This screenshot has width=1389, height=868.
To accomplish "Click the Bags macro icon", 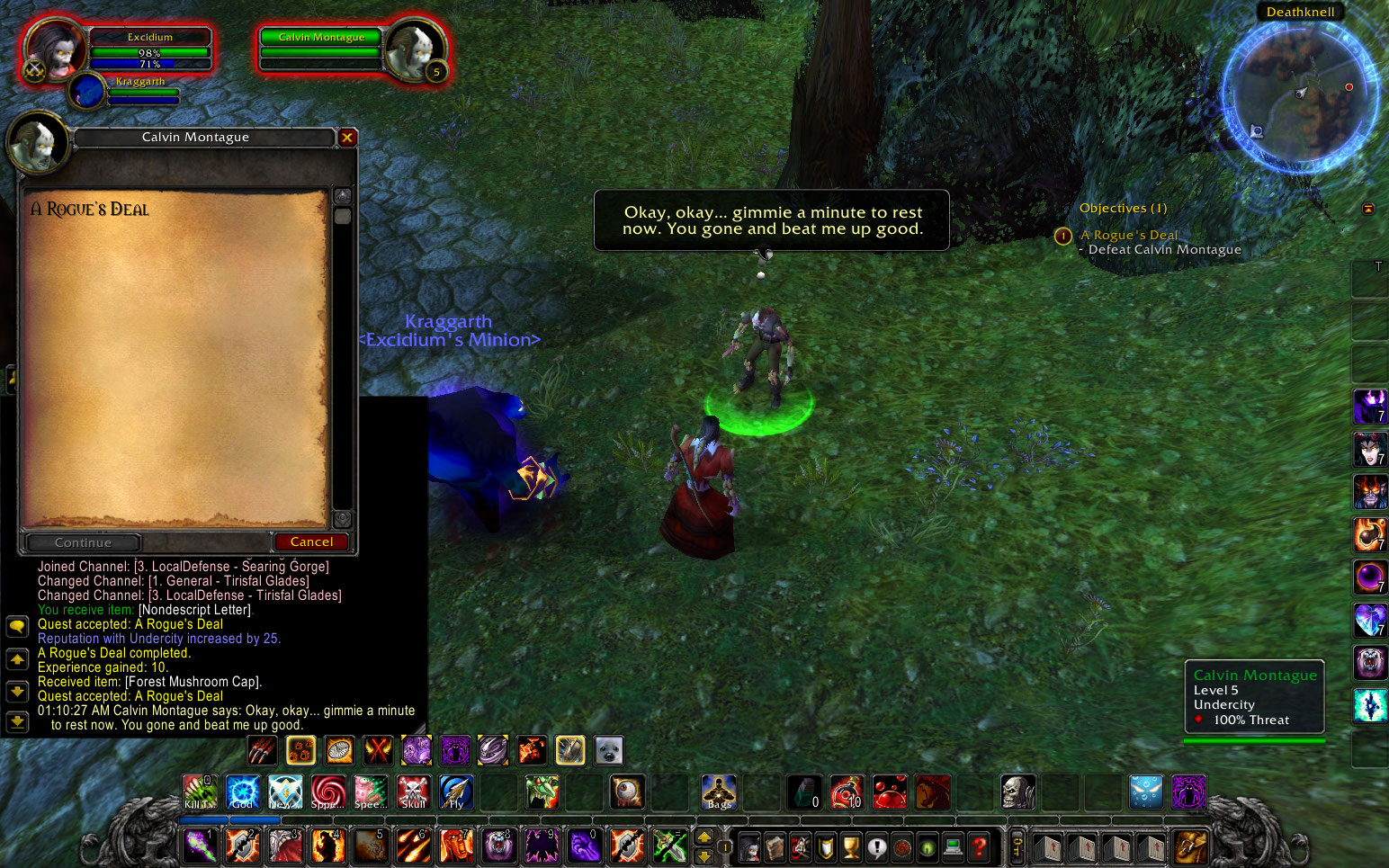I will click(717, 792).
